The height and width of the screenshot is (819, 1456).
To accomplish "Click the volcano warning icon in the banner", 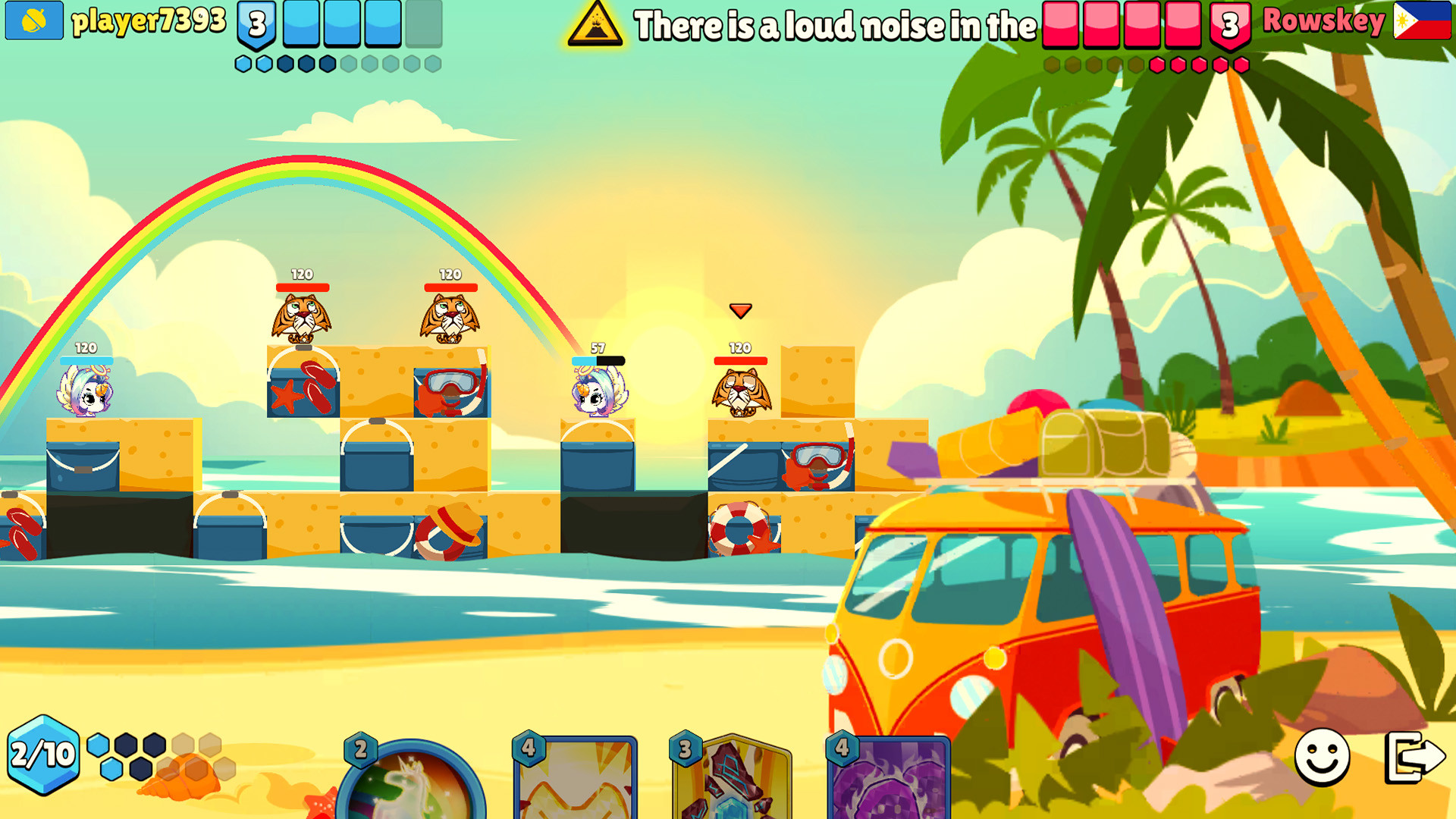I will pyautogui.click(x=598, y=25).
